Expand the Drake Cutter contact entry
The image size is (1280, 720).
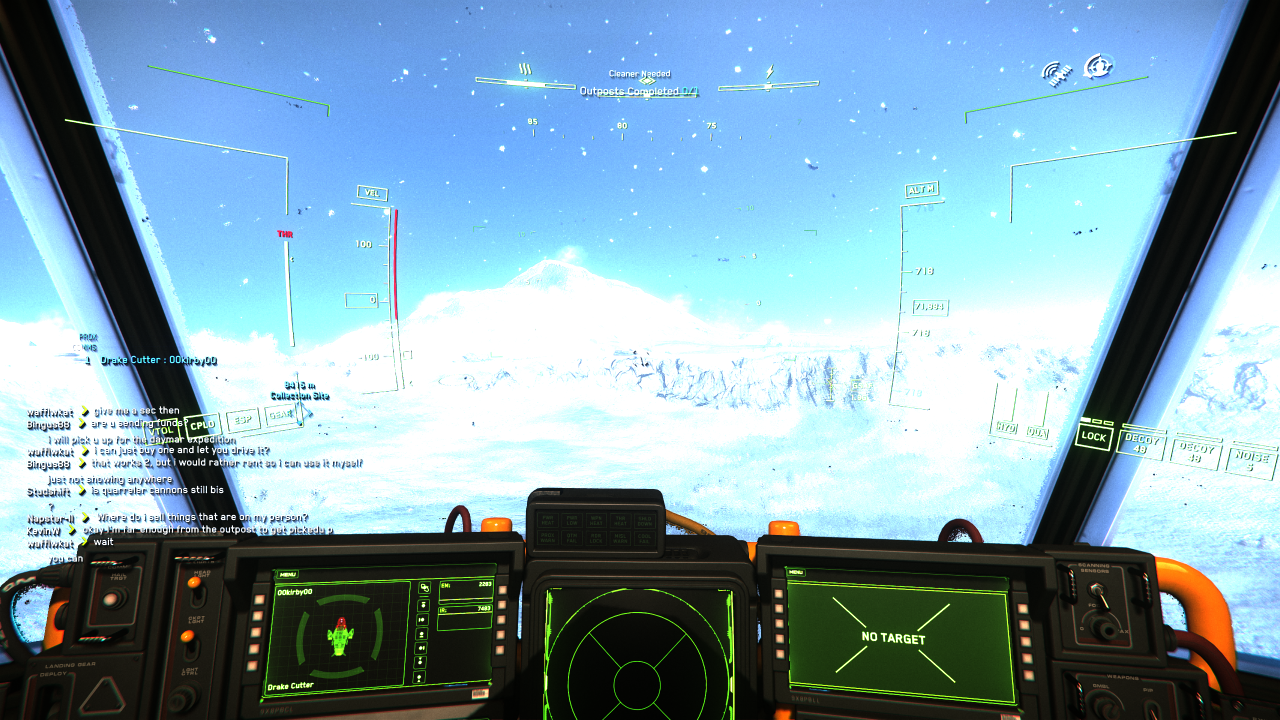coord(160,362)
